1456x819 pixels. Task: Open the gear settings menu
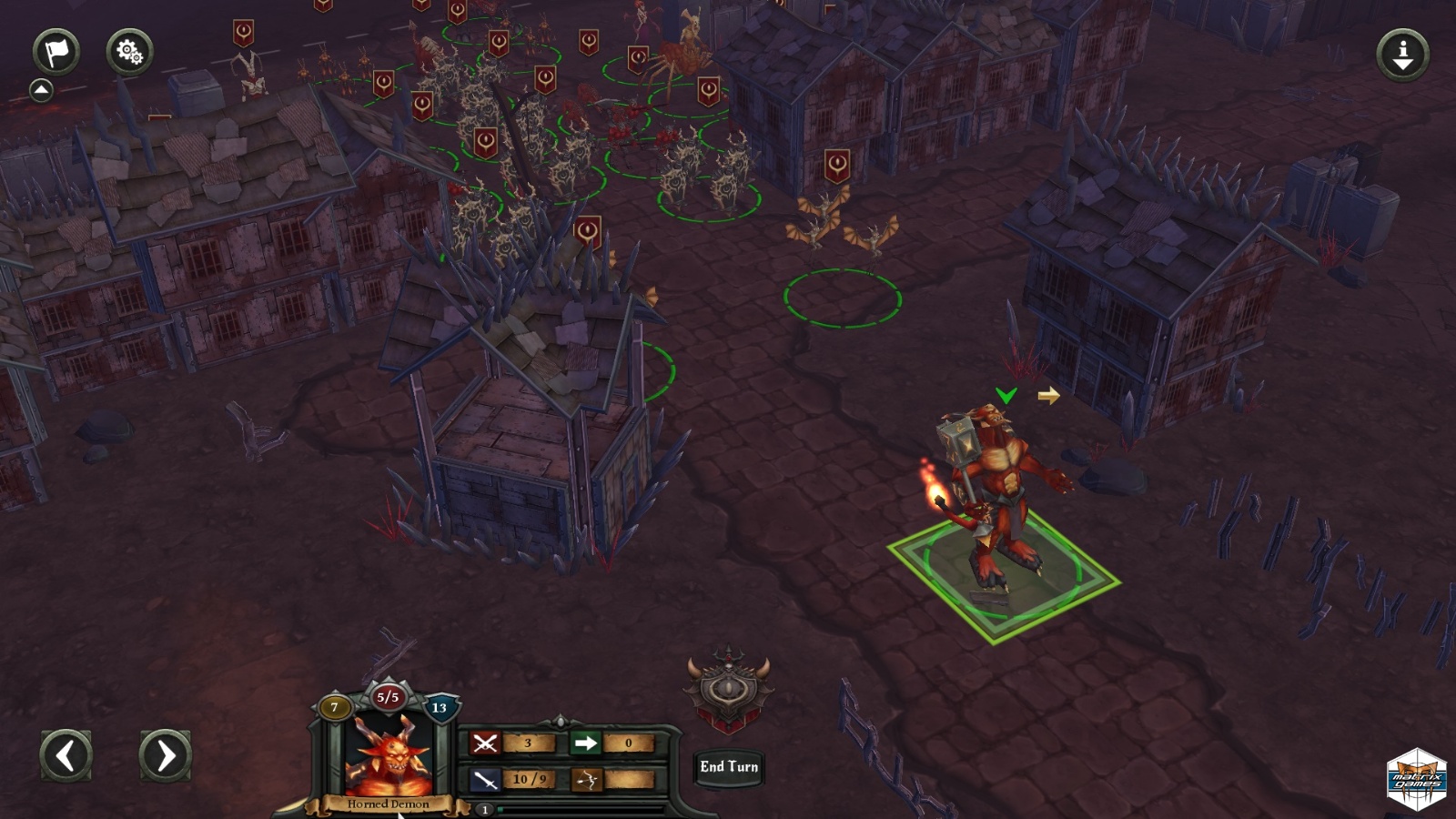pos(129,51)
